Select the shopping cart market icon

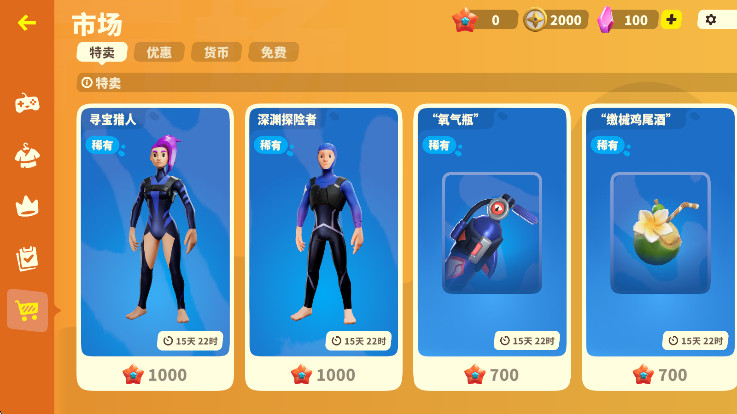click(x=27, y=311)
